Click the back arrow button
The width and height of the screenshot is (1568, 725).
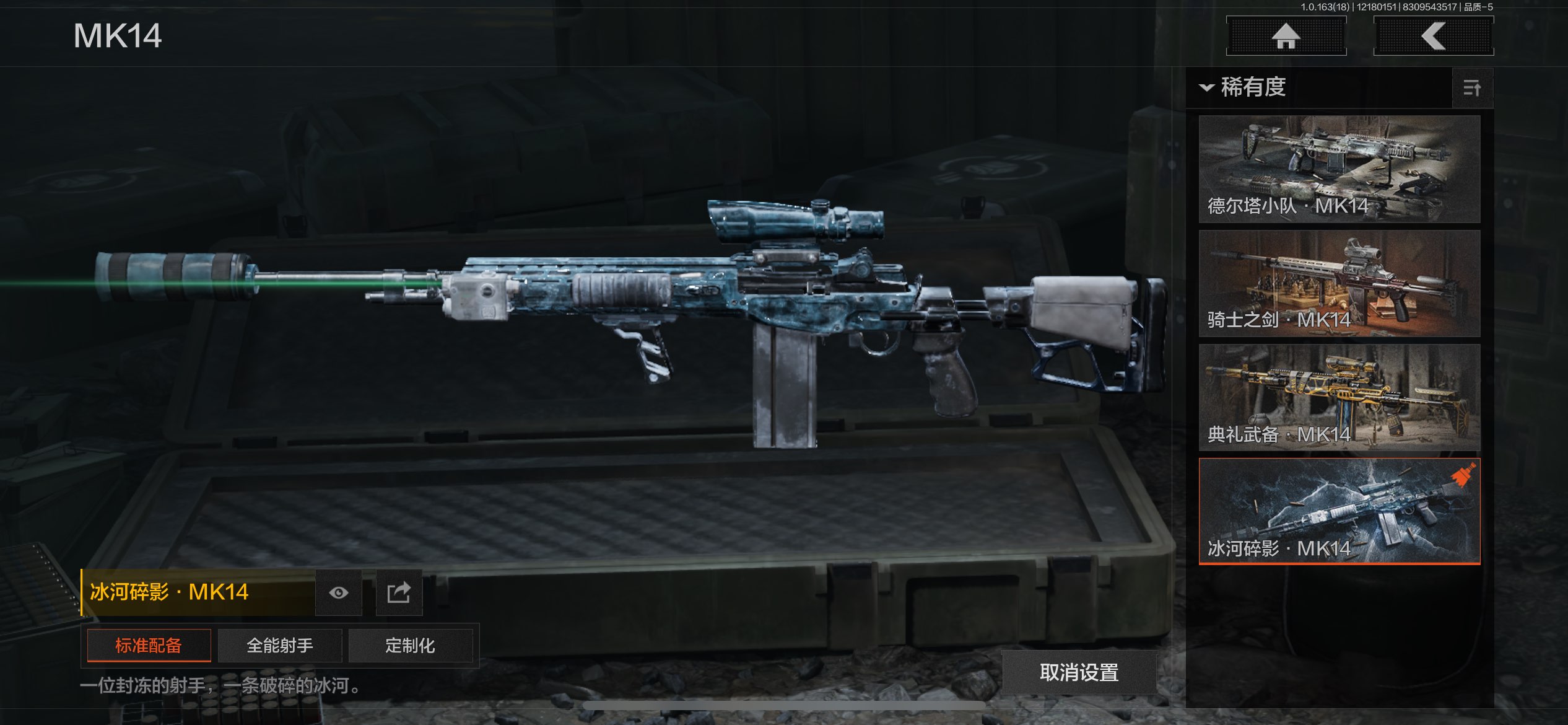pyautogui.click(x=1433, y=36)
